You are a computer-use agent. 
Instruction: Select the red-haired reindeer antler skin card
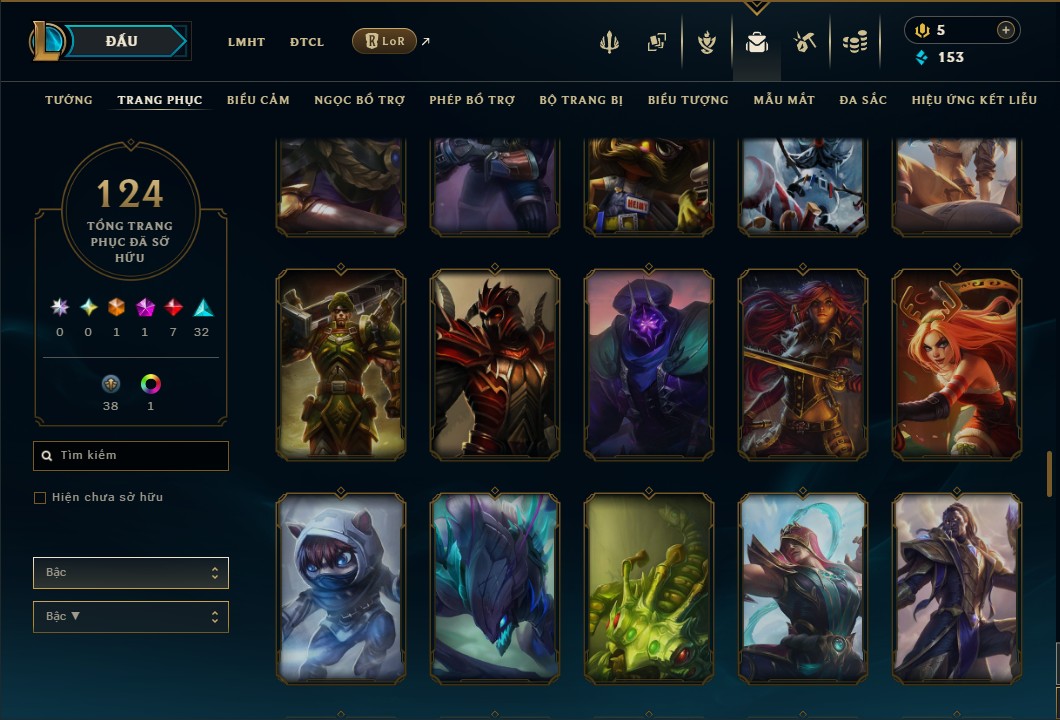point(956,365)
